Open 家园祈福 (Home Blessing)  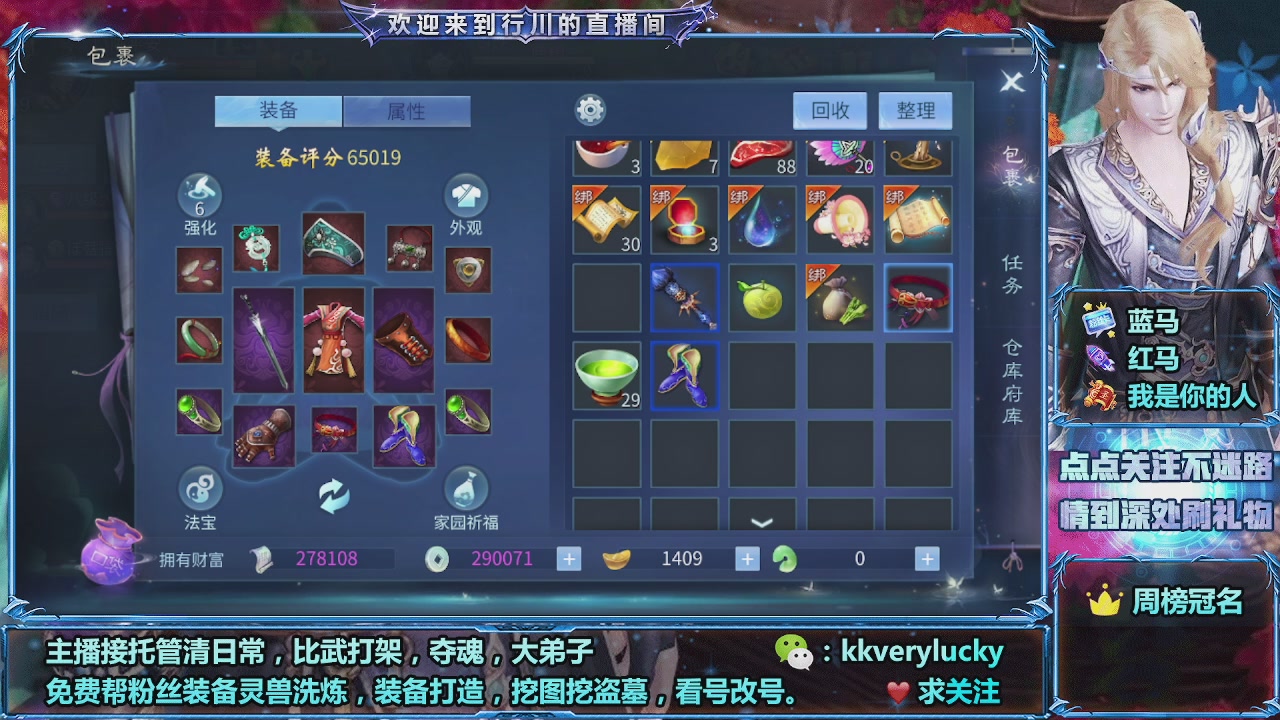[466, 490]
